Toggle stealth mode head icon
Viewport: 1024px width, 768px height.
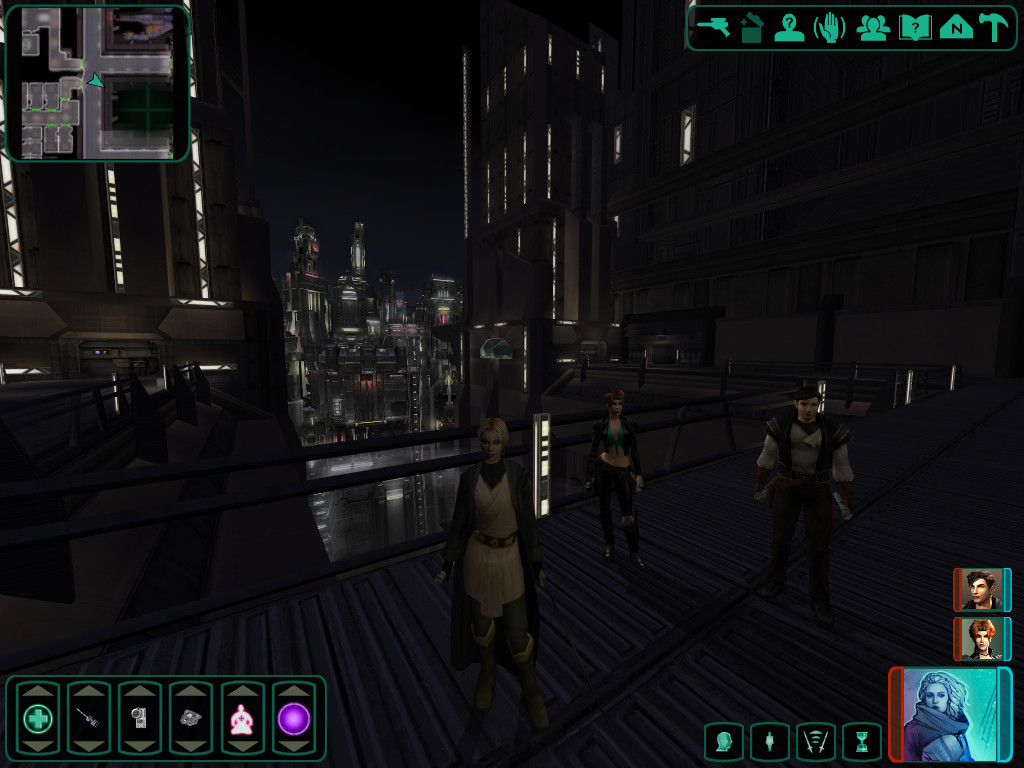723,742
